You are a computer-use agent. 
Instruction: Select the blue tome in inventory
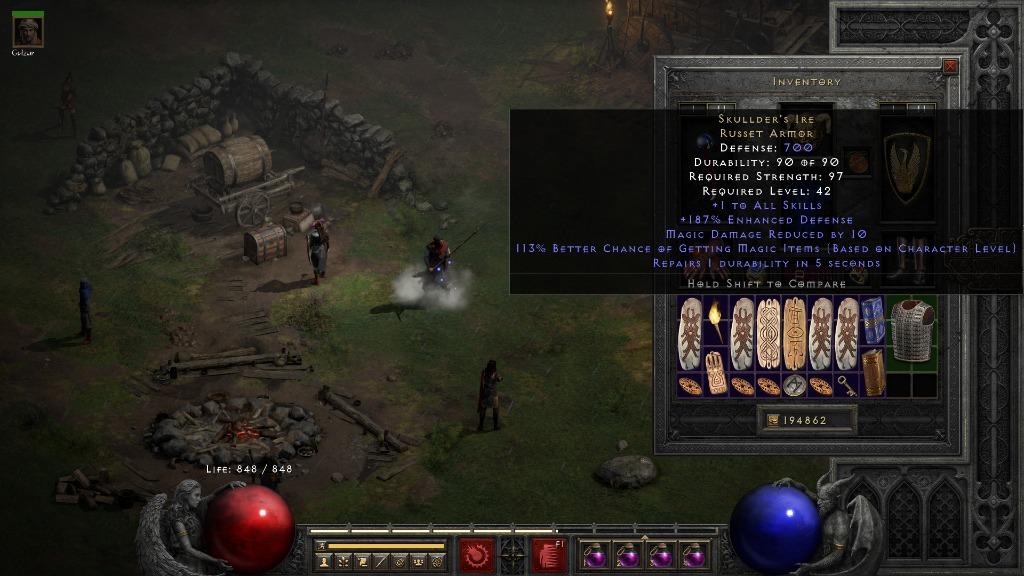coord(873,320)
